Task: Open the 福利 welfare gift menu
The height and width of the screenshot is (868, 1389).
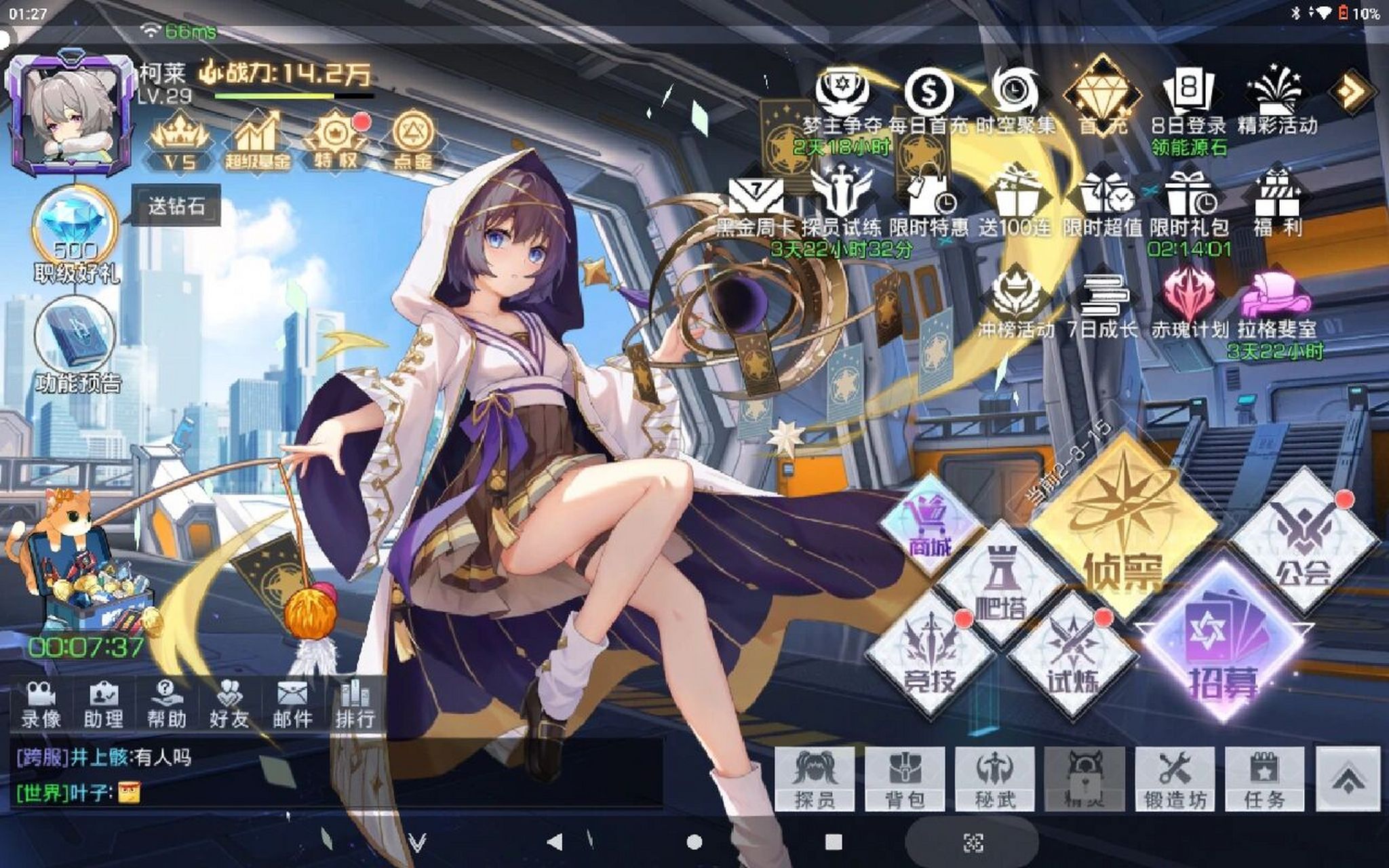Action: pyautogui.click(x=1277, y=203)
